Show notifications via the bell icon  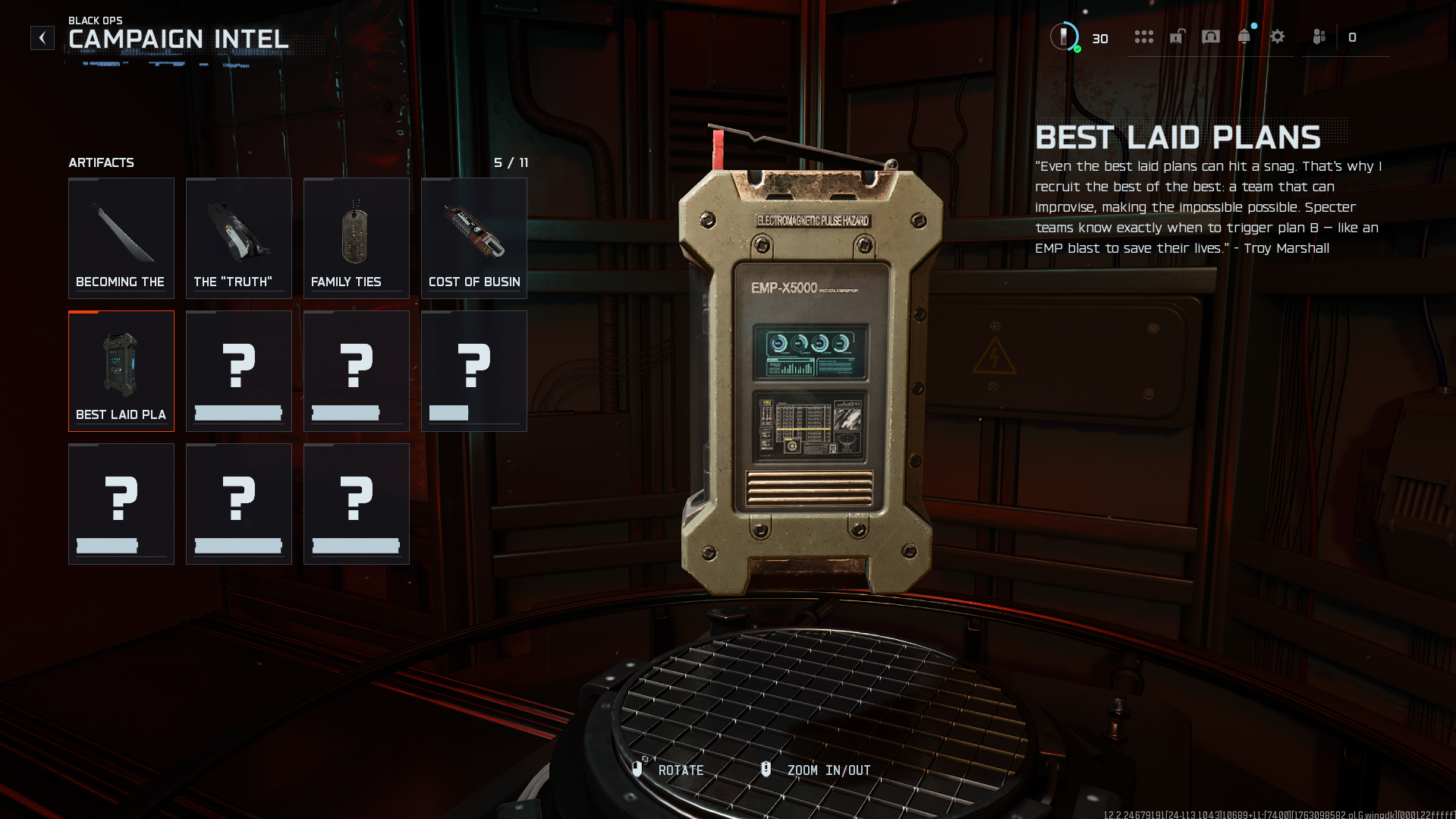(x=1244, y=36)
